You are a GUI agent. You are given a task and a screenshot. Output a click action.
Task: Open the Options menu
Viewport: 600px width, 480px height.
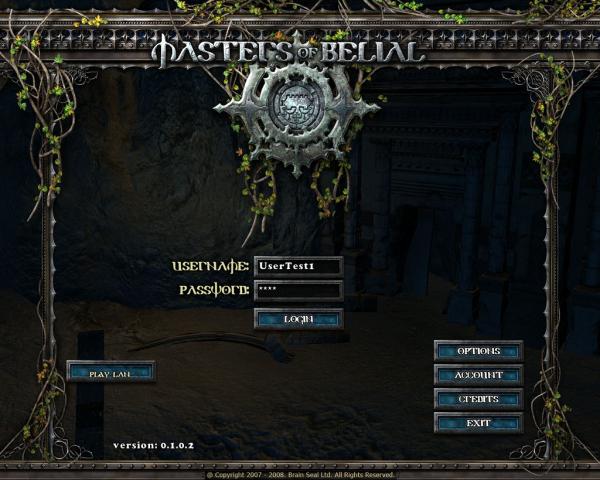478,351
